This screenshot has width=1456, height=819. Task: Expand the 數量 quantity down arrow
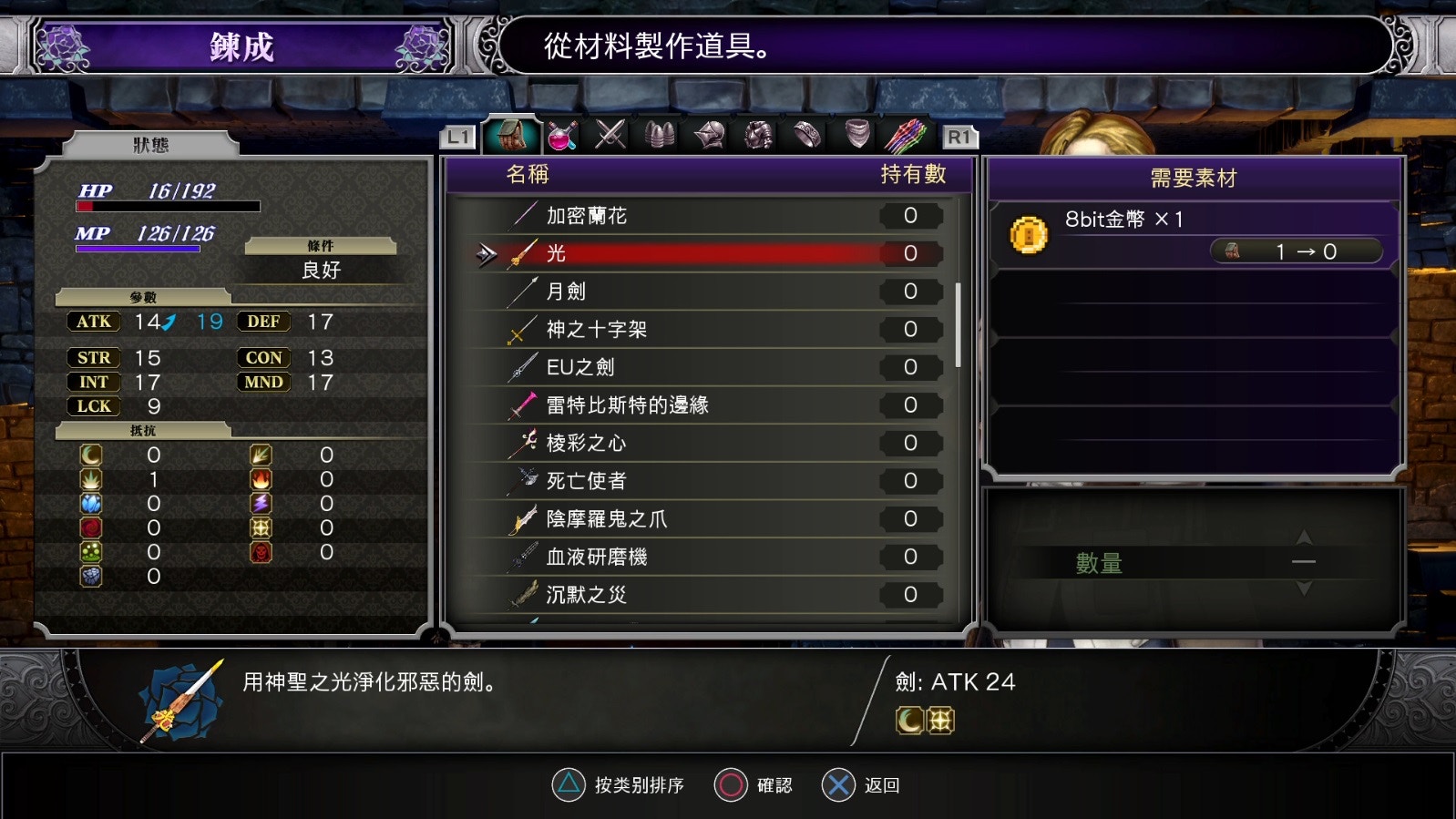point(1303,588)
